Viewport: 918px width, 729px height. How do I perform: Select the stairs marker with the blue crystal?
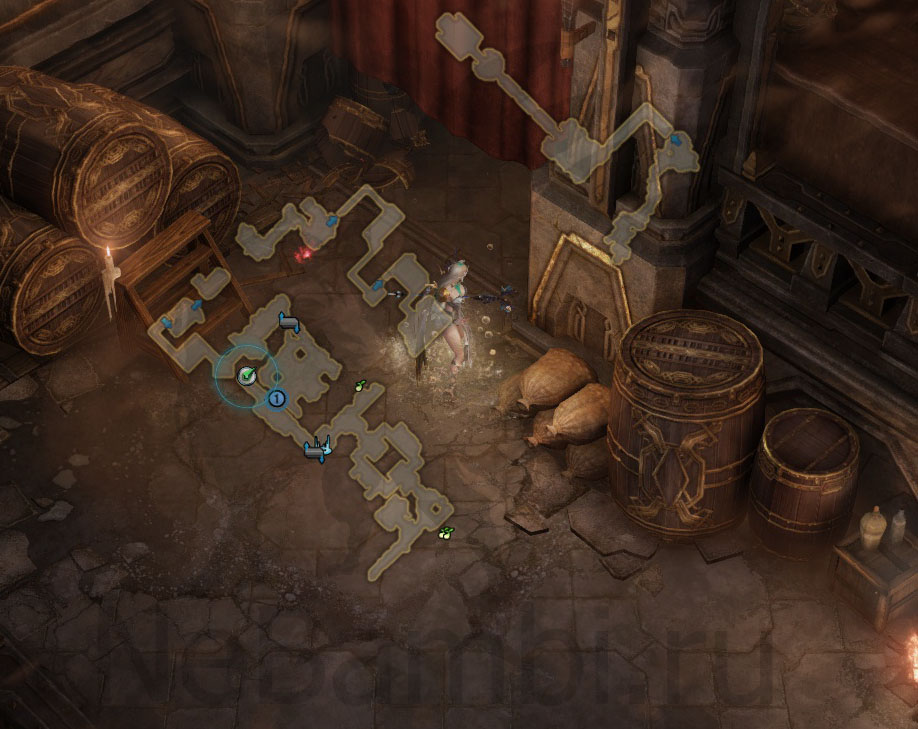click(319, 451)
